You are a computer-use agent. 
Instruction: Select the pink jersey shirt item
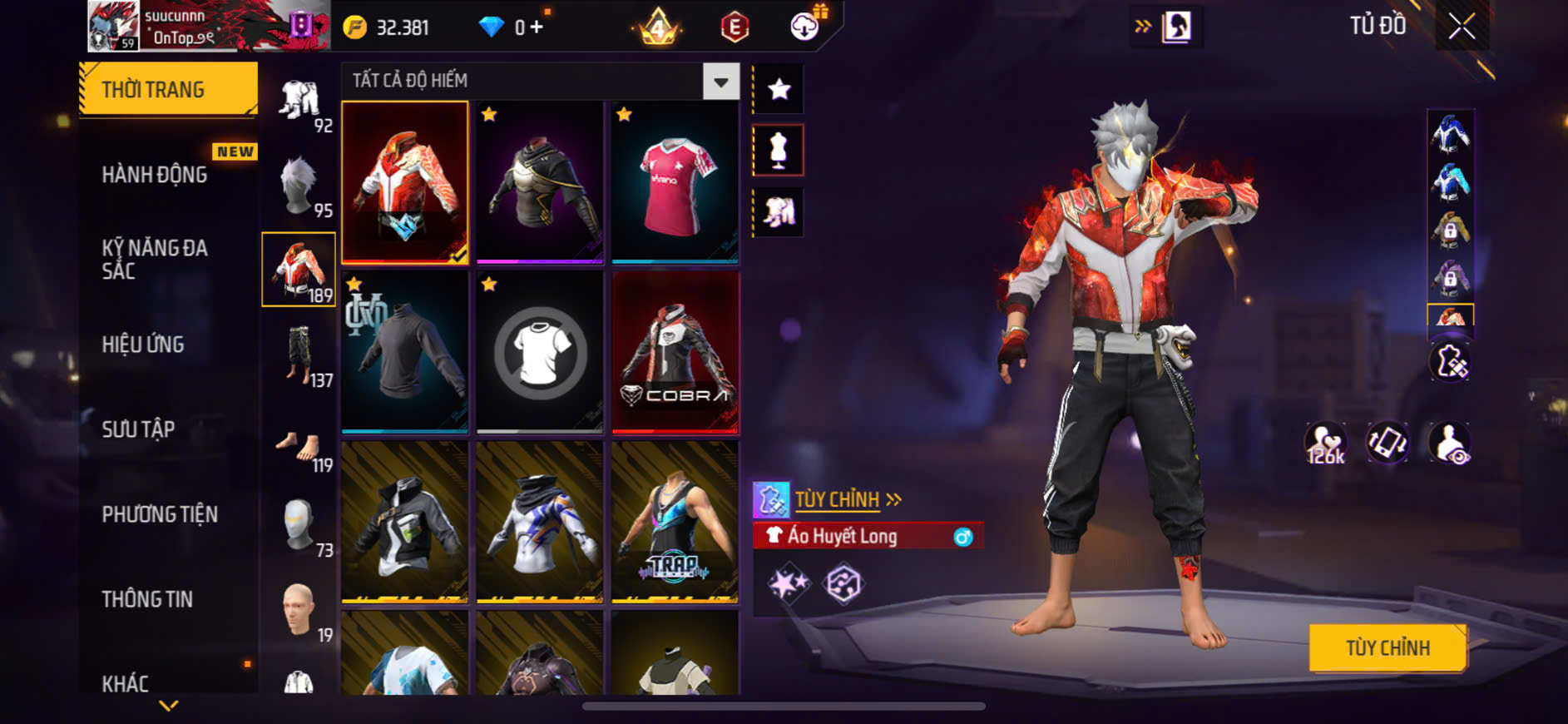(675, 182)
